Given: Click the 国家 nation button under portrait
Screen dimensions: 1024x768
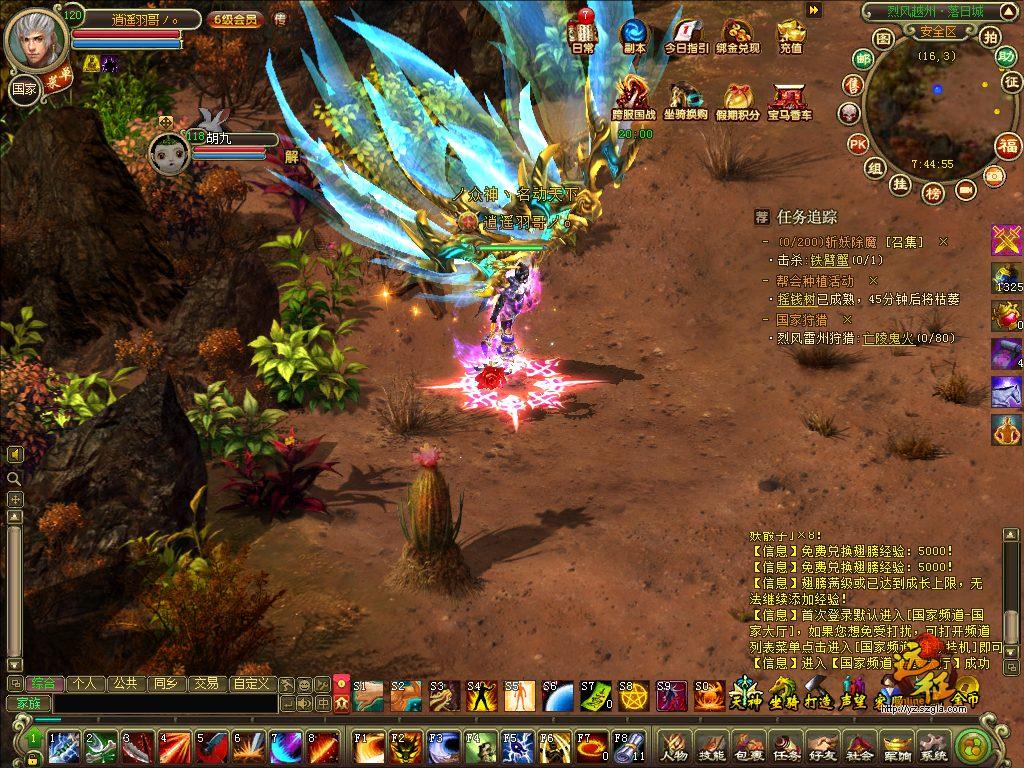Looking at the screenshot, I should coord(23,89).
